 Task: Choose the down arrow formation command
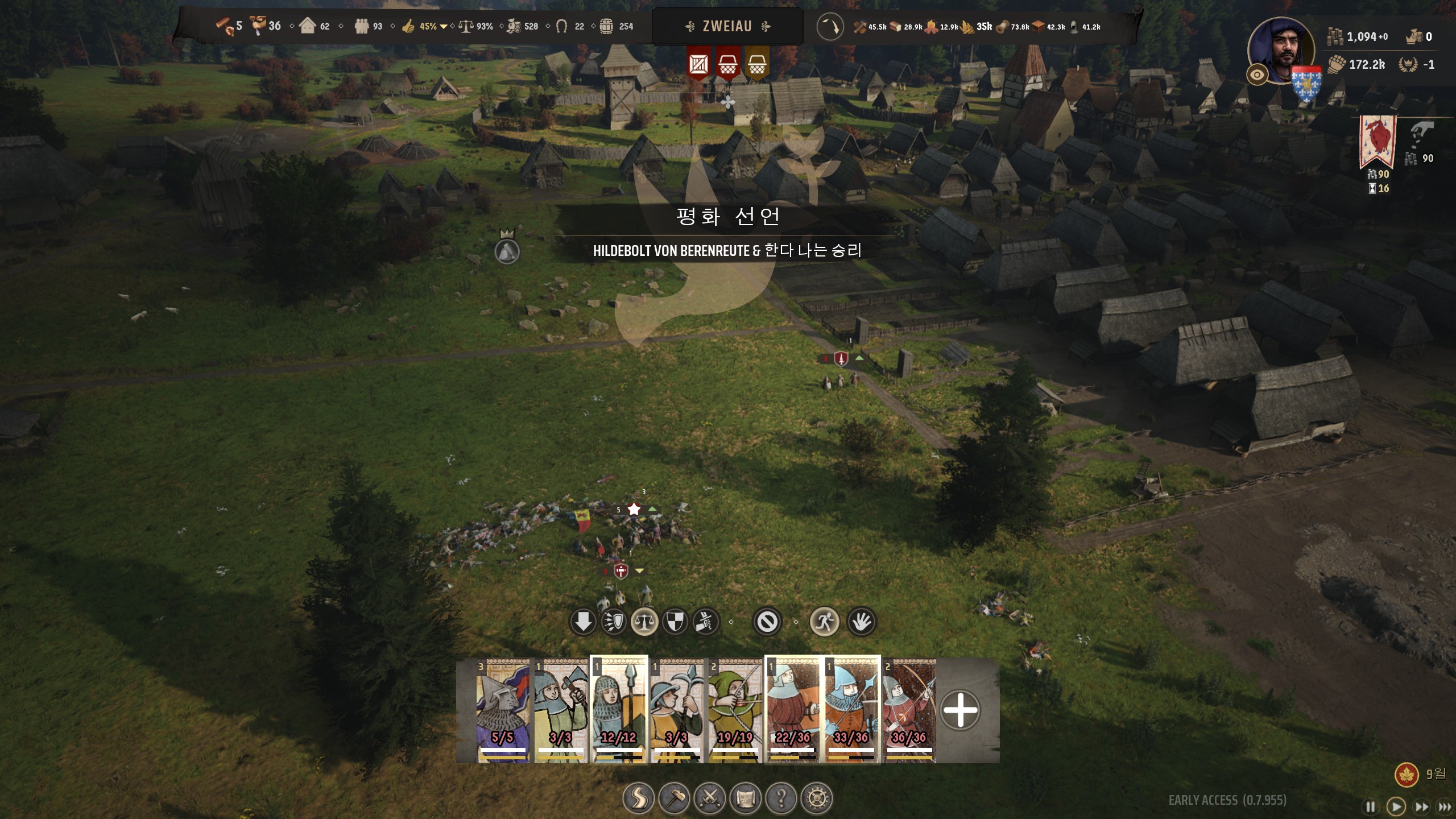pyautogui.click(x=583, y=622)
